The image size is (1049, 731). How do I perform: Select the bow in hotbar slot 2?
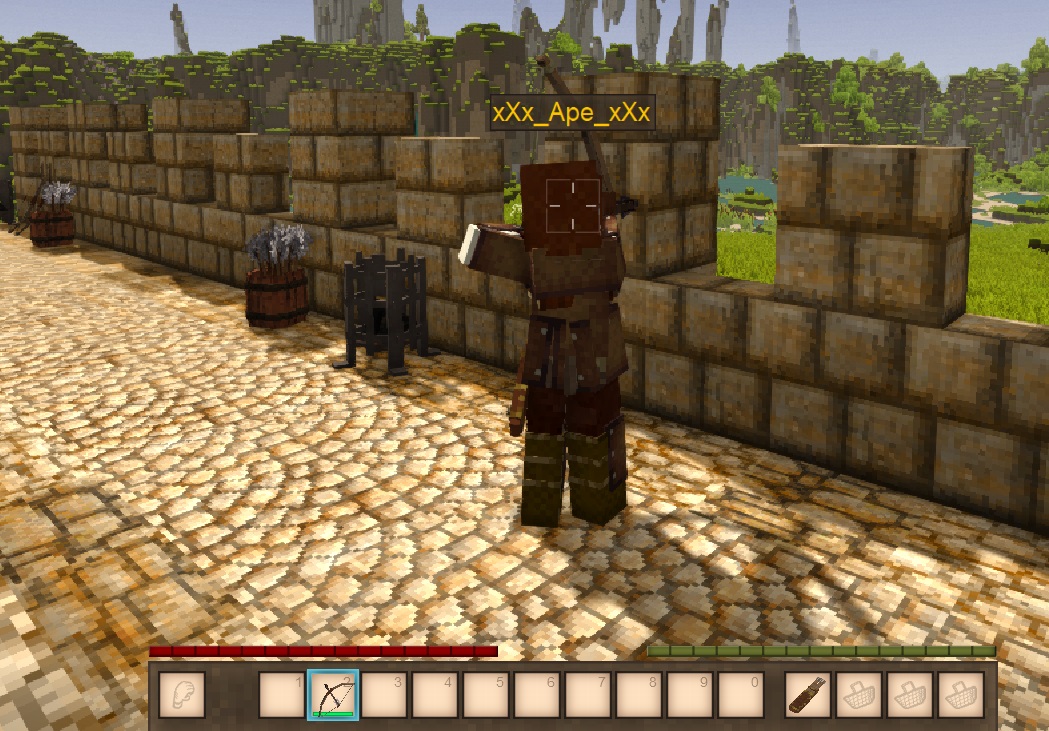click(x=332, y=694)
